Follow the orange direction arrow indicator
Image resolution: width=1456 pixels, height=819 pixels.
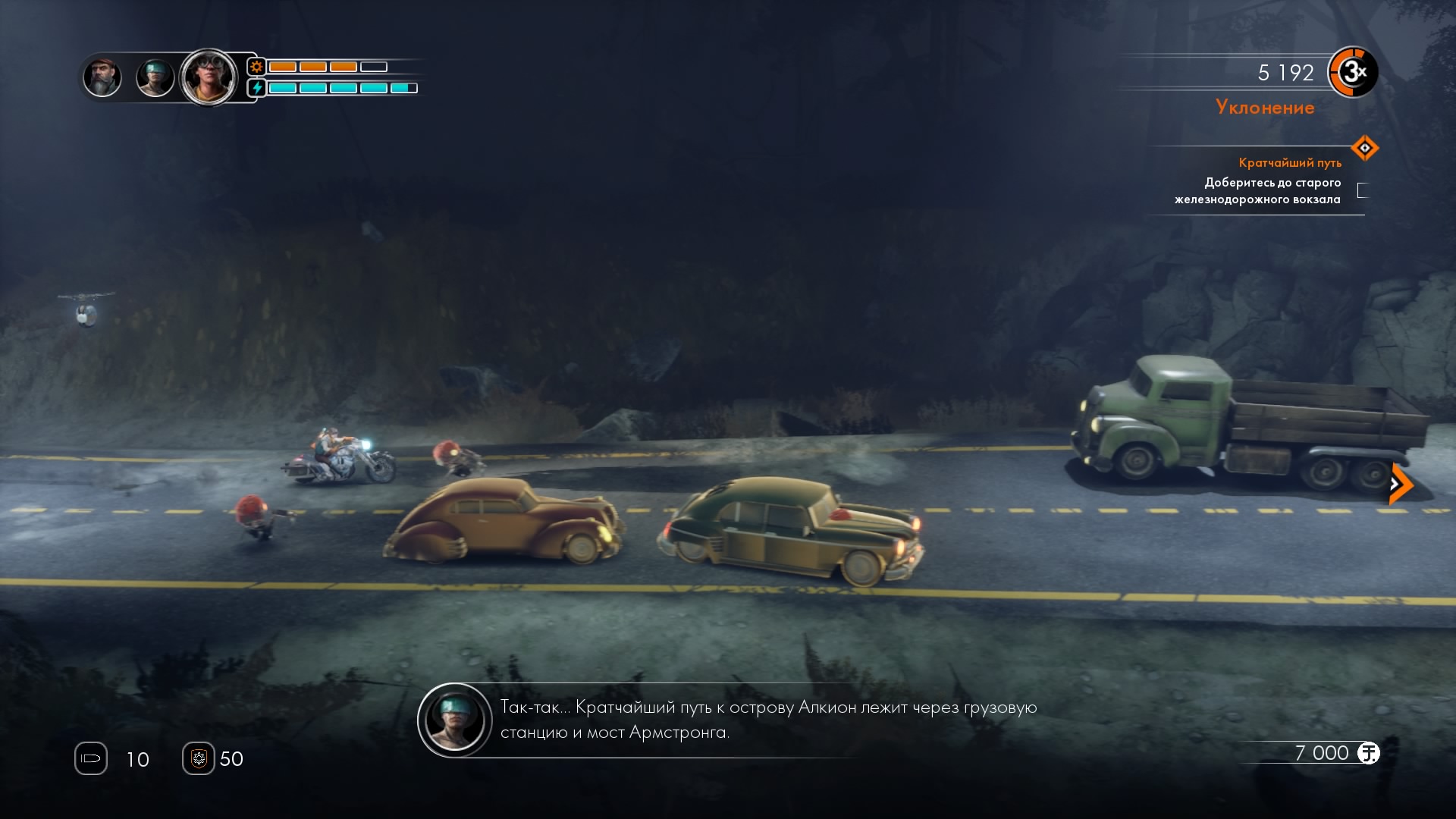click(x=1400, y=484)
